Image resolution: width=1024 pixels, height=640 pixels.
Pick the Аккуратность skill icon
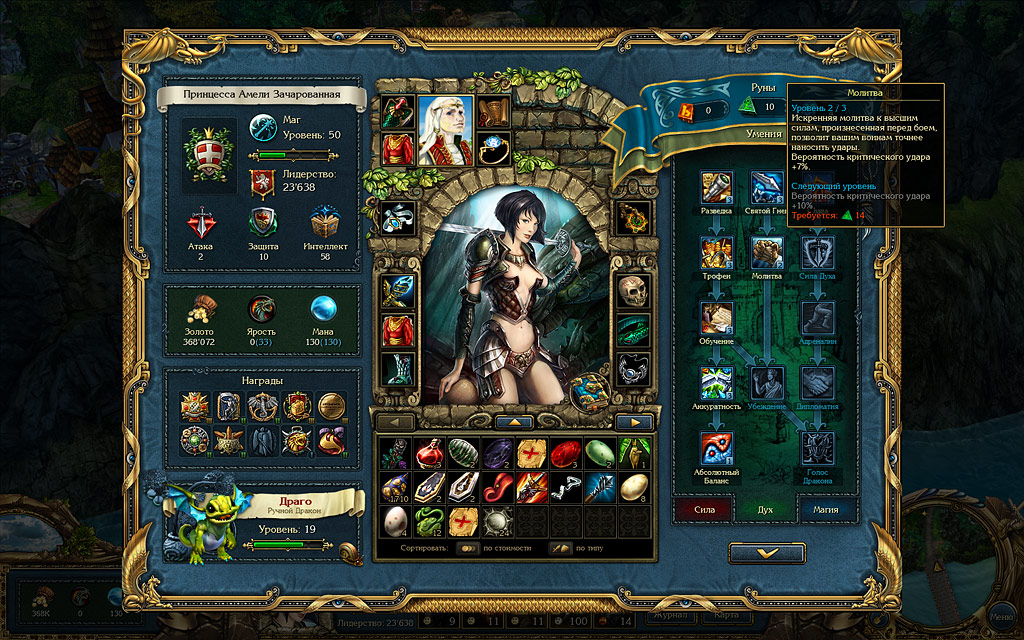tap(717, 383)
